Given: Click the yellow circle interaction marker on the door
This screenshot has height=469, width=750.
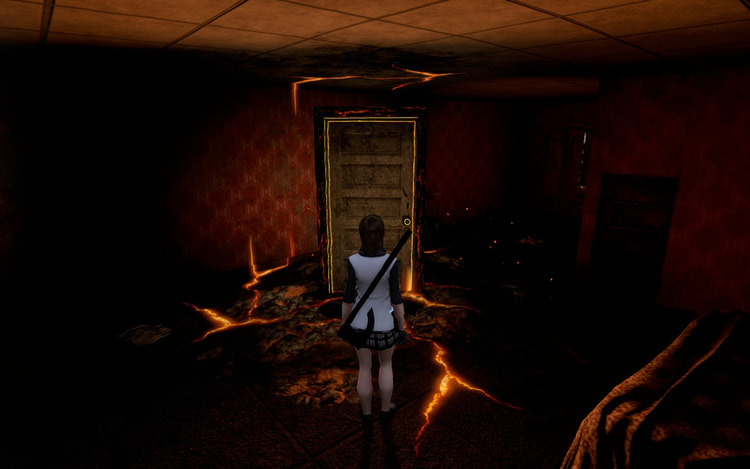Looking at the screenshot, I should click(407, 221).
